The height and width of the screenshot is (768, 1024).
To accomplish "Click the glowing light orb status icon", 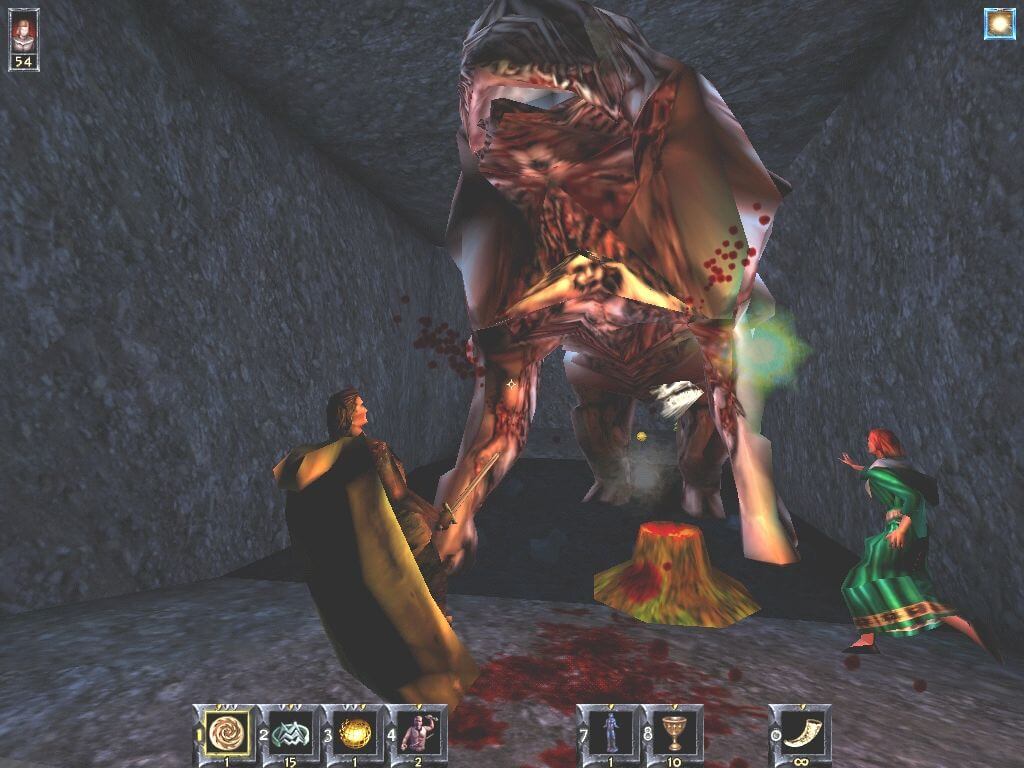I will click(x=999, y=24).
